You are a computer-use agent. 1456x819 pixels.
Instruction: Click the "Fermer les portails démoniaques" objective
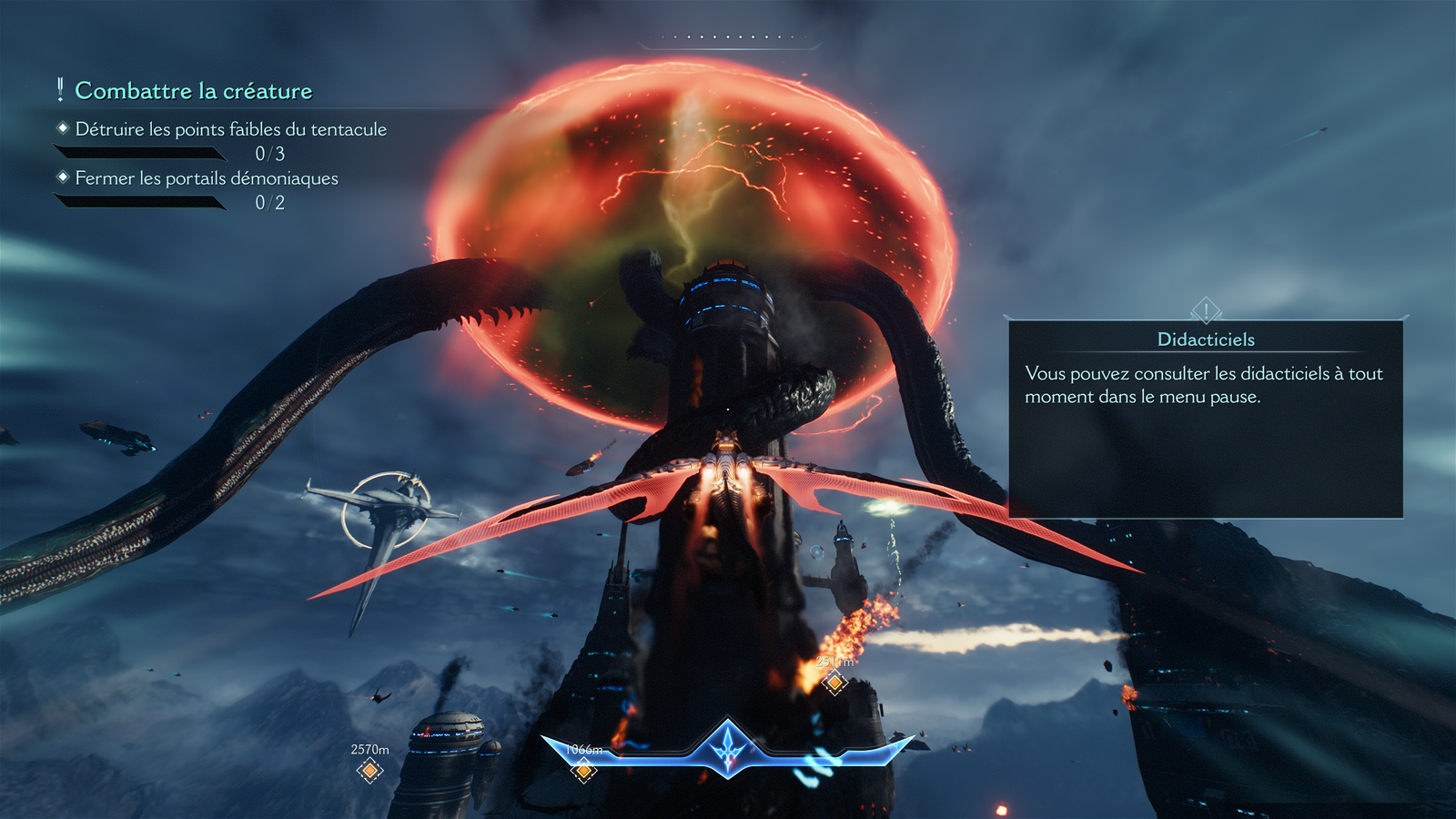point(207,178)
